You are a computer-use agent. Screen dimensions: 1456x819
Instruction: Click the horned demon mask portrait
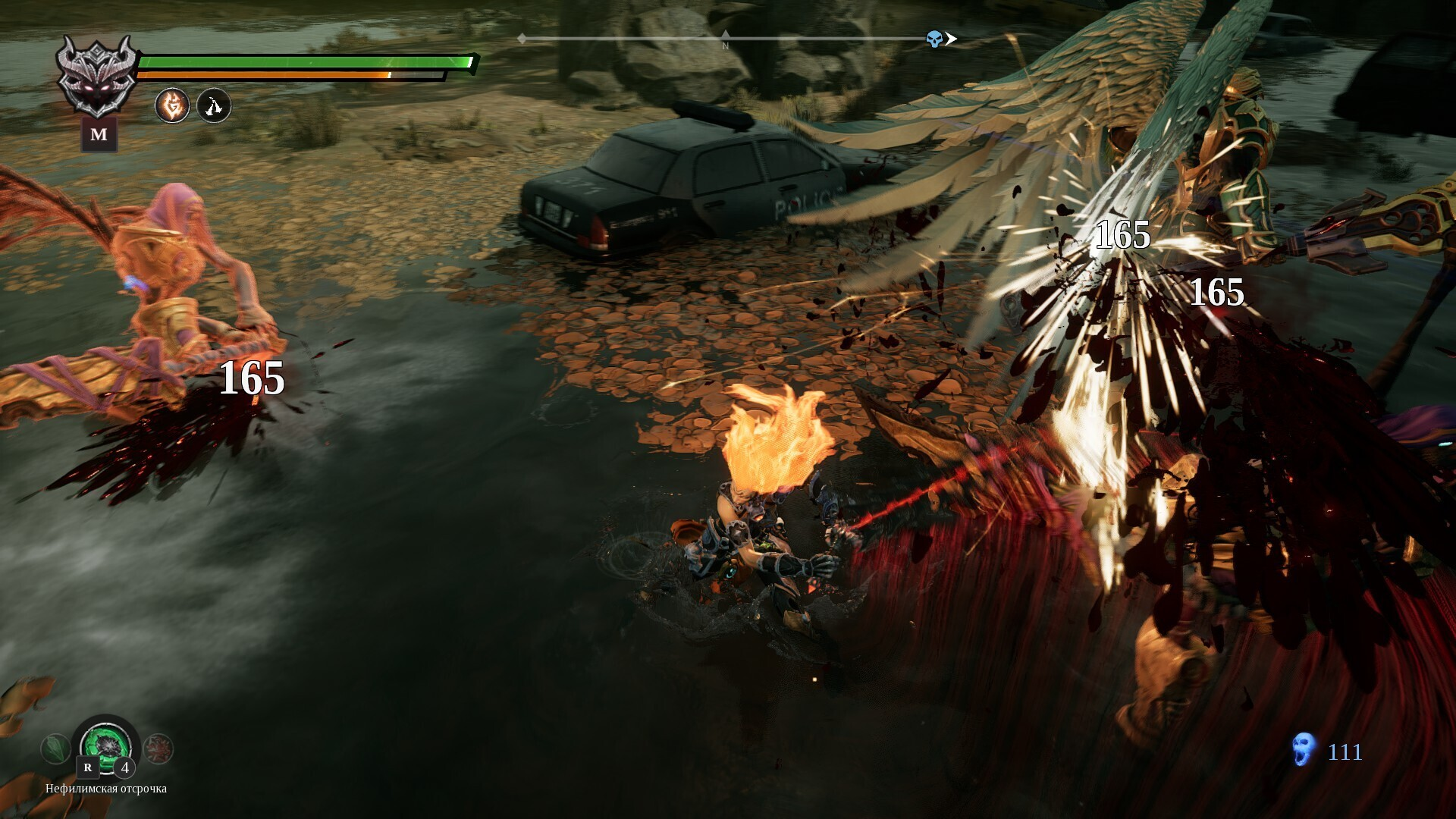[99, 75]
